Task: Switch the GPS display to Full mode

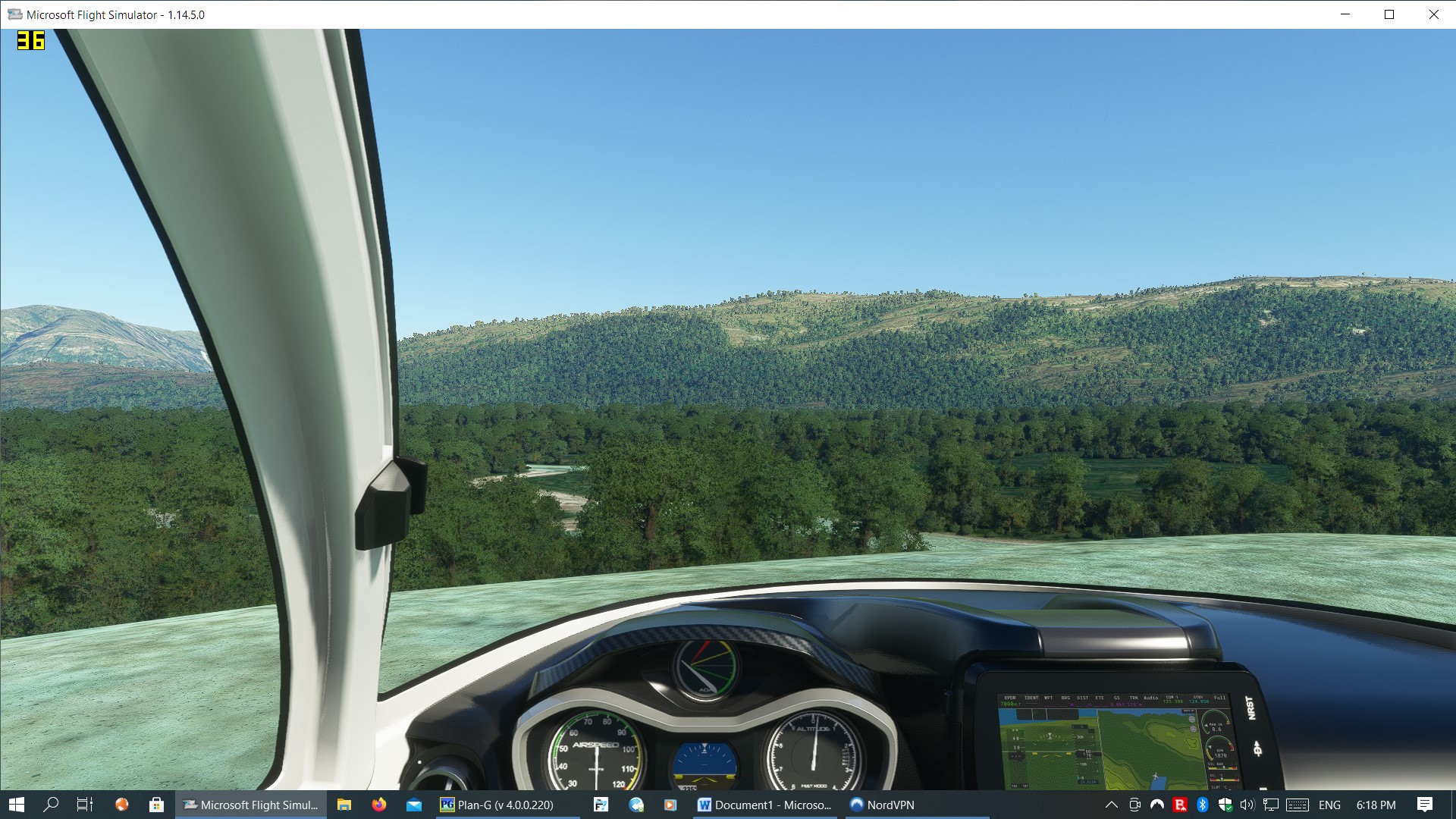Action: click(x=1219, y=698)
